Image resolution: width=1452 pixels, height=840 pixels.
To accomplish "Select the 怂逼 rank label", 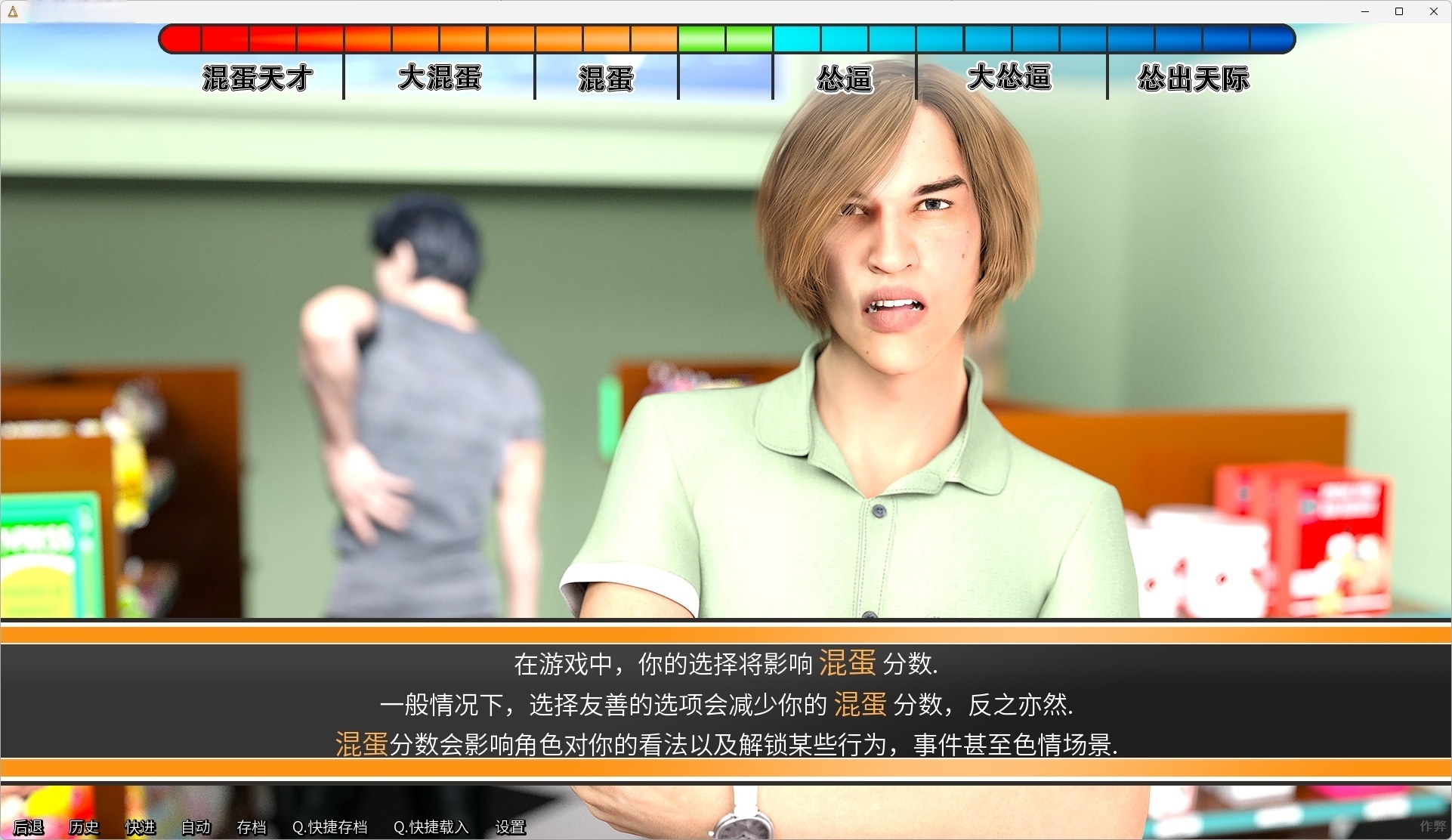I will pos(844,78).
